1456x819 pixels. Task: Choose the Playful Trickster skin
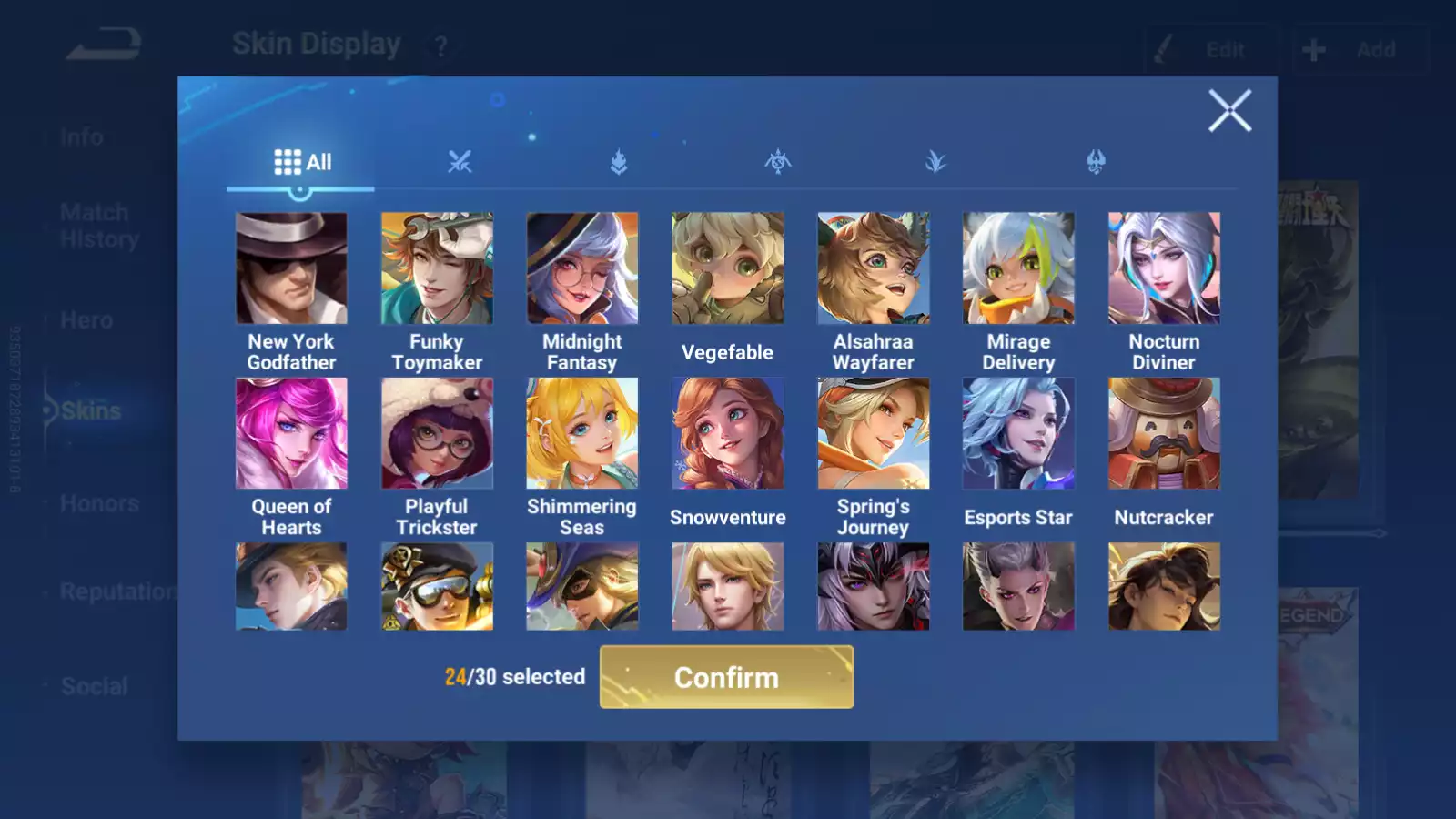437,433
